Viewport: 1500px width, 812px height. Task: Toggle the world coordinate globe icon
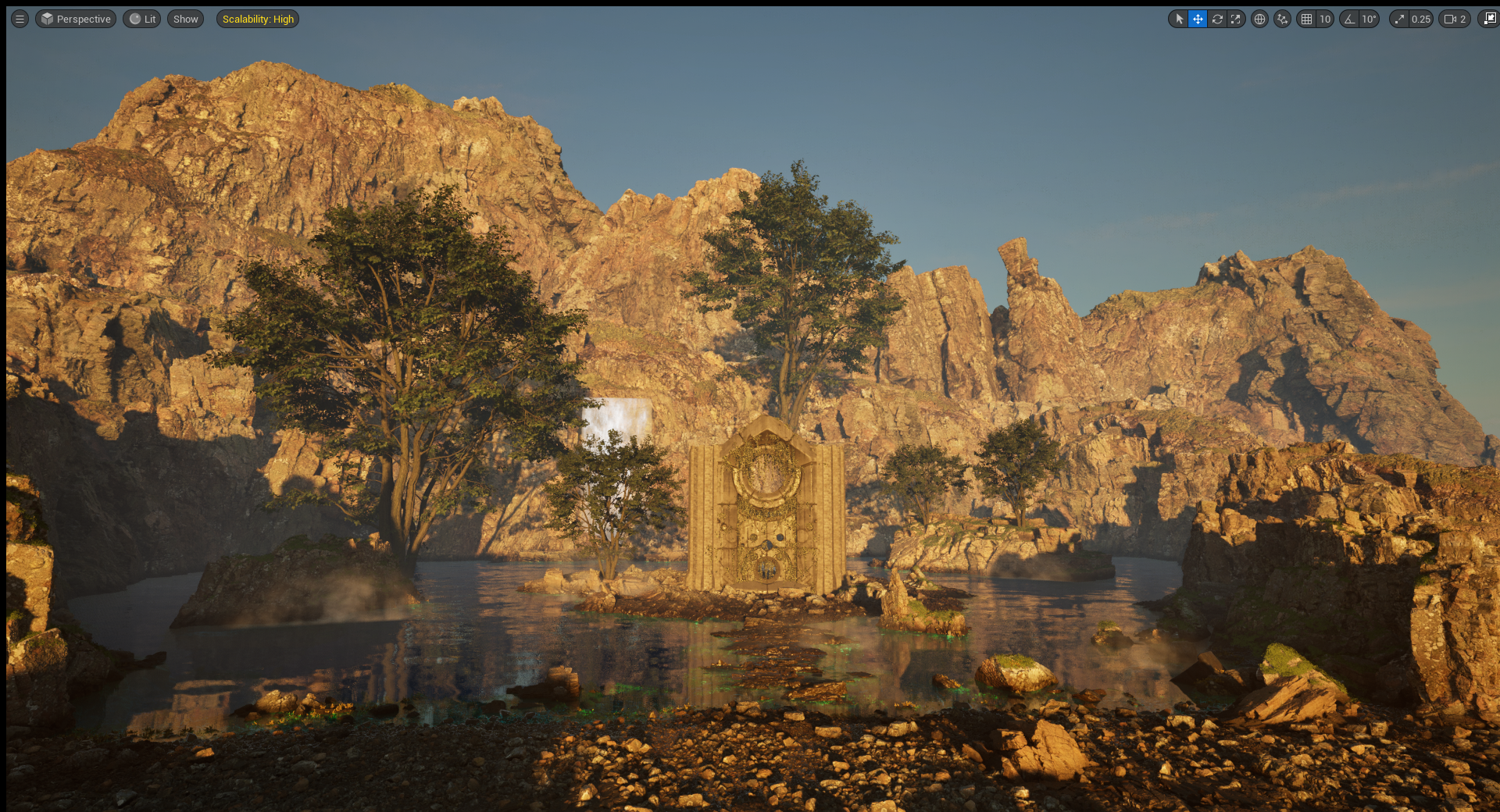pos(1259,19)
